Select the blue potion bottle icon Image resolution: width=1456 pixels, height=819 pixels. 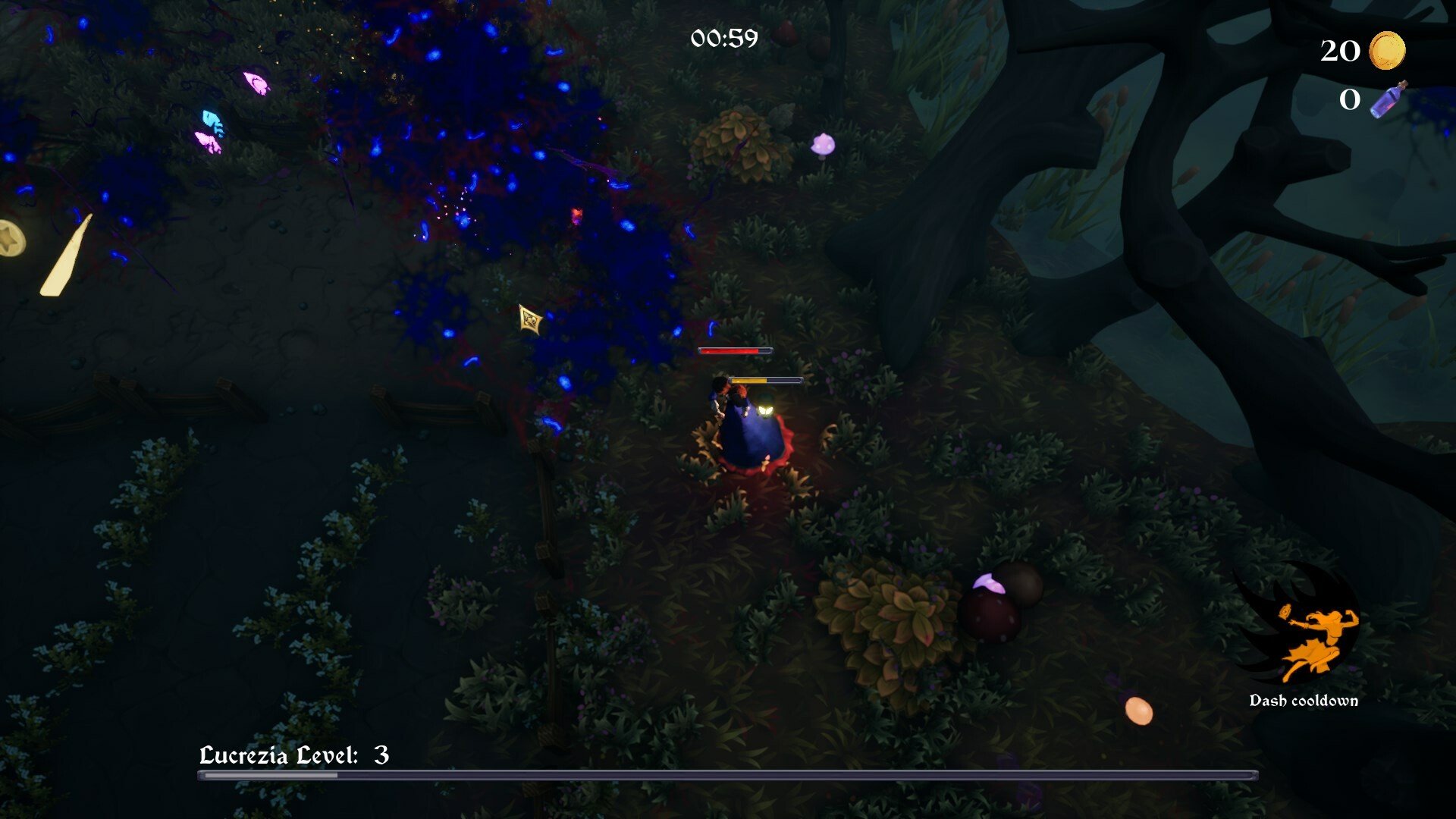1389,99
